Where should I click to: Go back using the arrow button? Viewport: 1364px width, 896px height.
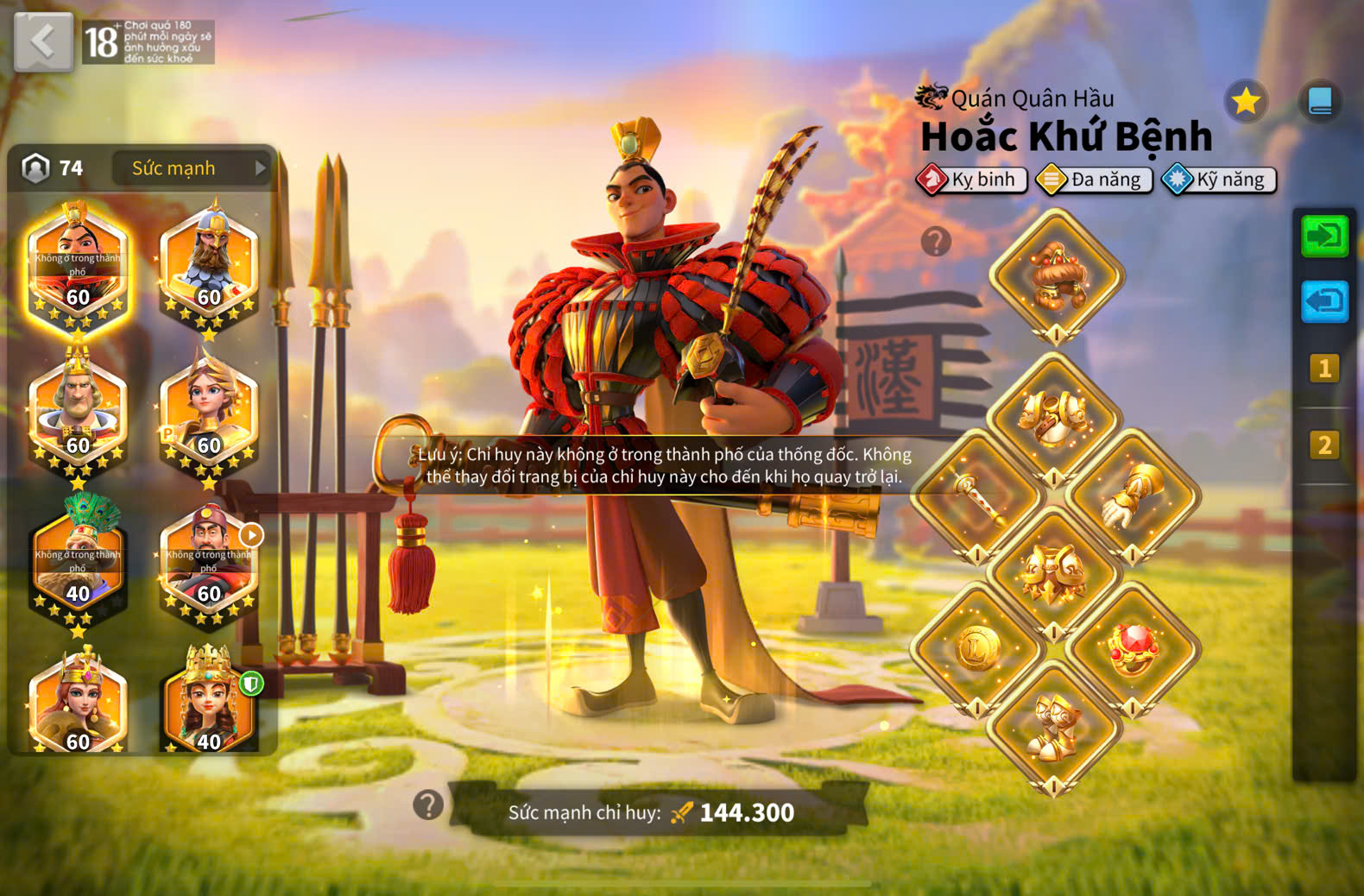click(x=43, y=41)
